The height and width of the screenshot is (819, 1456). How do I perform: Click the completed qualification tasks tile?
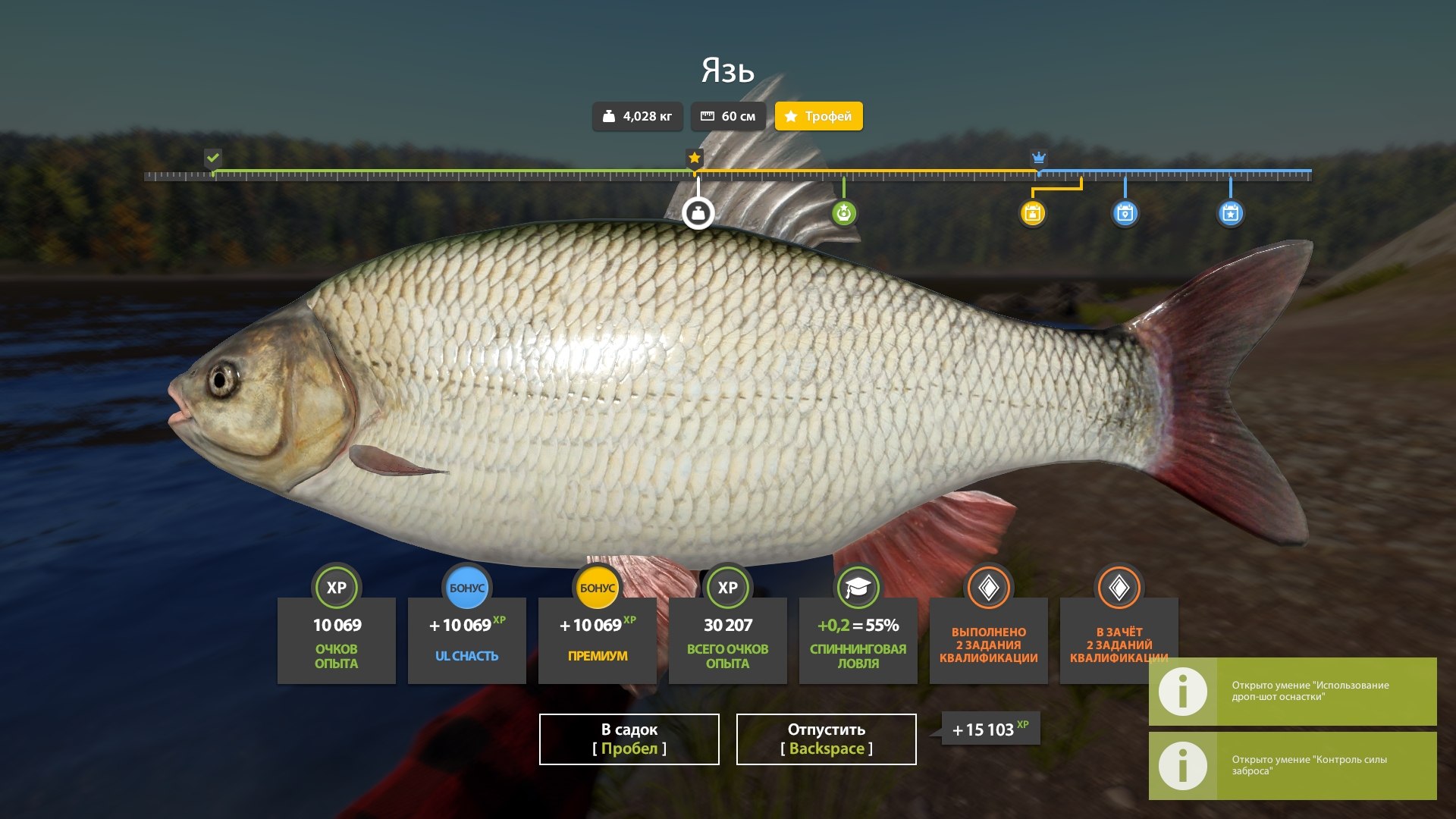click(988, 639)
